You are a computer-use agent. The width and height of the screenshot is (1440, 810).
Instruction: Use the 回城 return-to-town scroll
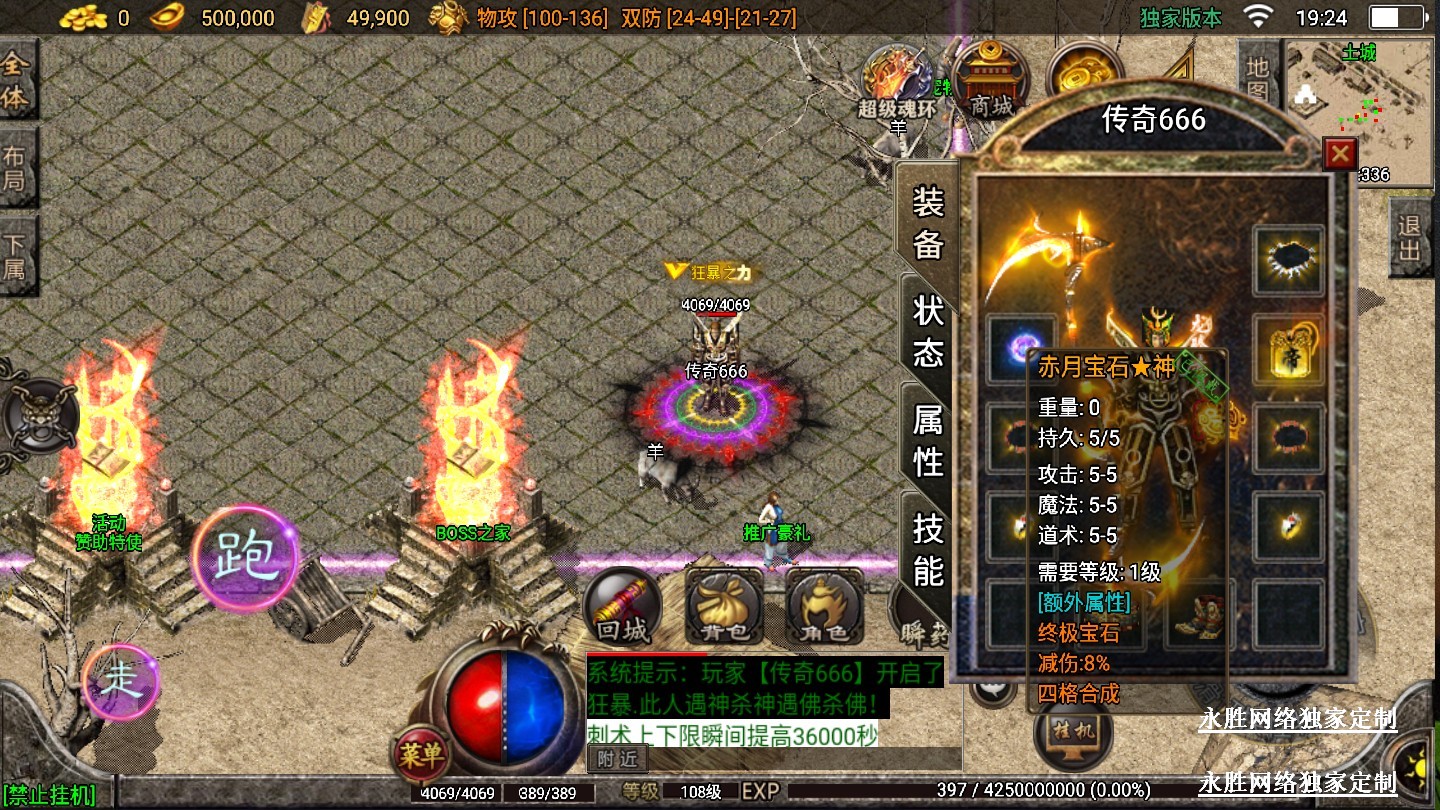coord(622,607)
